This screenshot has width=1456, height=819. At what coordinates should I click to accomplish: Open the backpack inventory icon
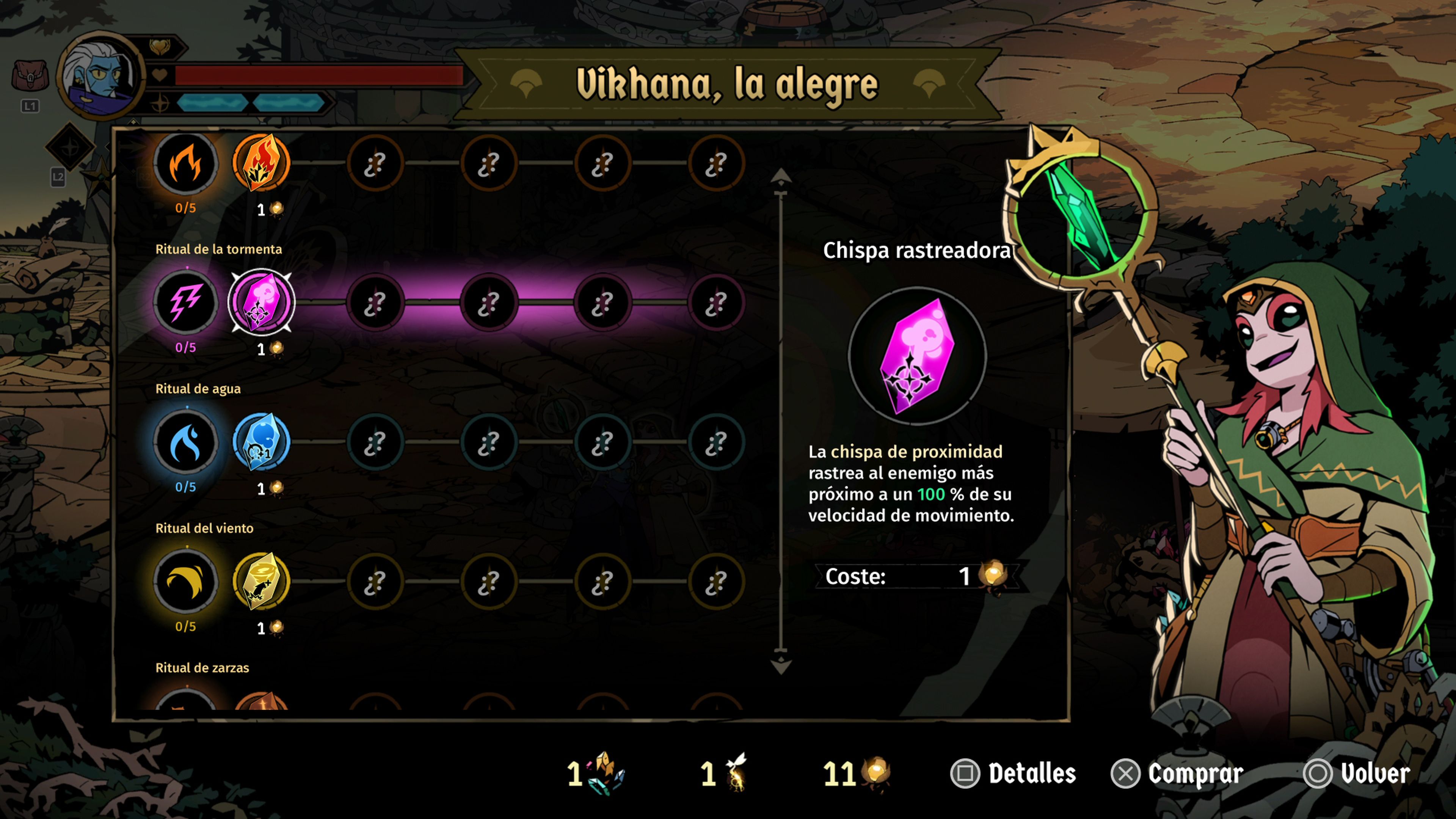[x=30, y=76]
